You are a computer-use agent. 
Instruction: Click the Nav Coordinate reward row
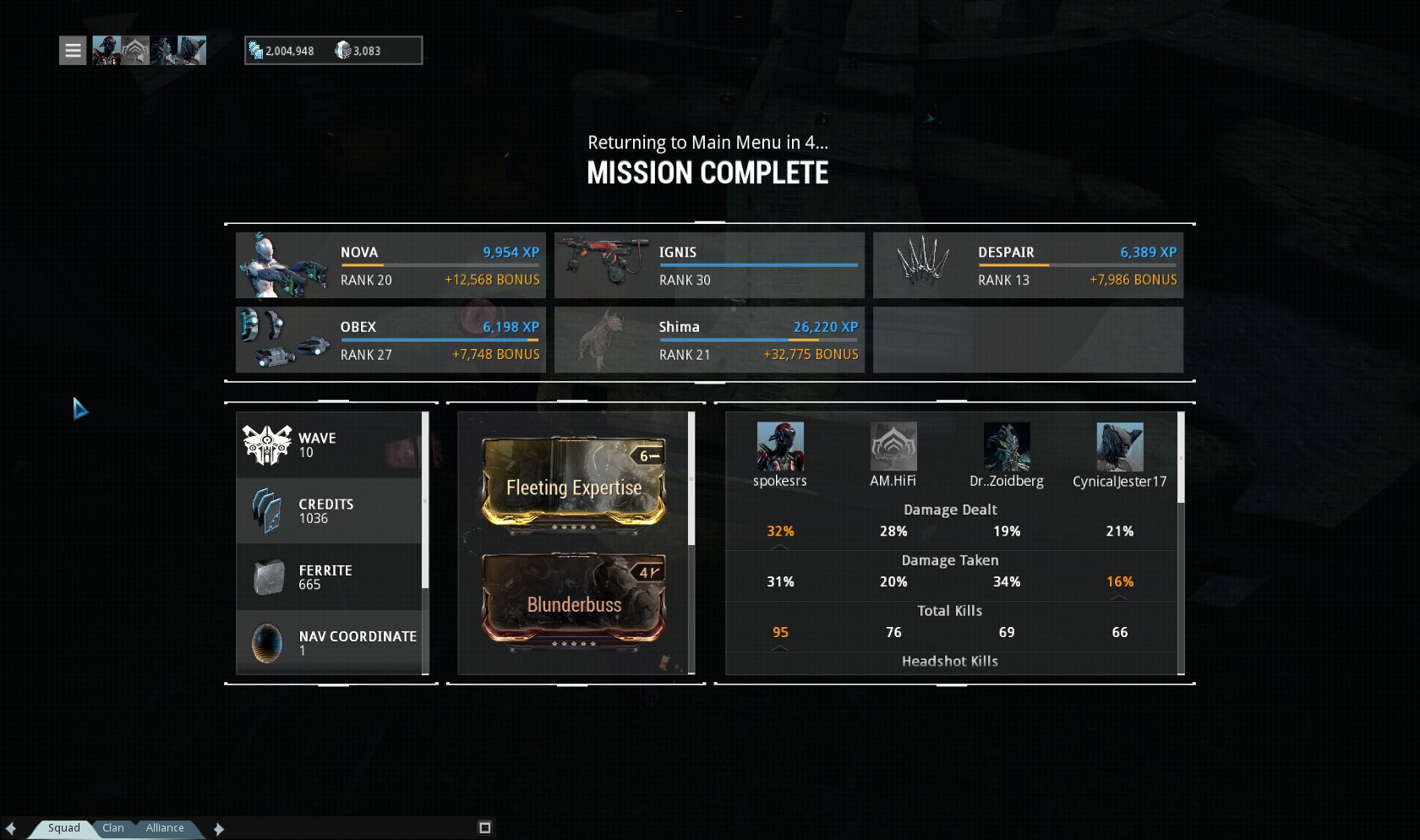coord(329,643)
